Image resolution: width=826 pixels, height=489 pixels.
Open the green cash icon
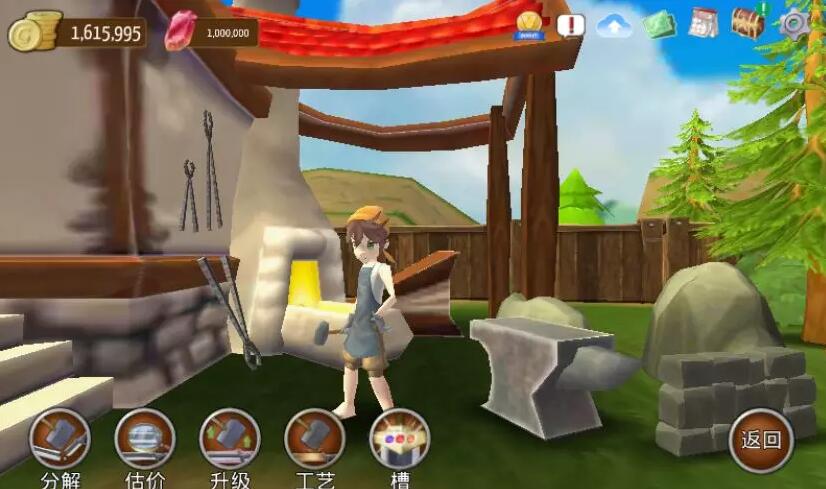tap(659, 24)
